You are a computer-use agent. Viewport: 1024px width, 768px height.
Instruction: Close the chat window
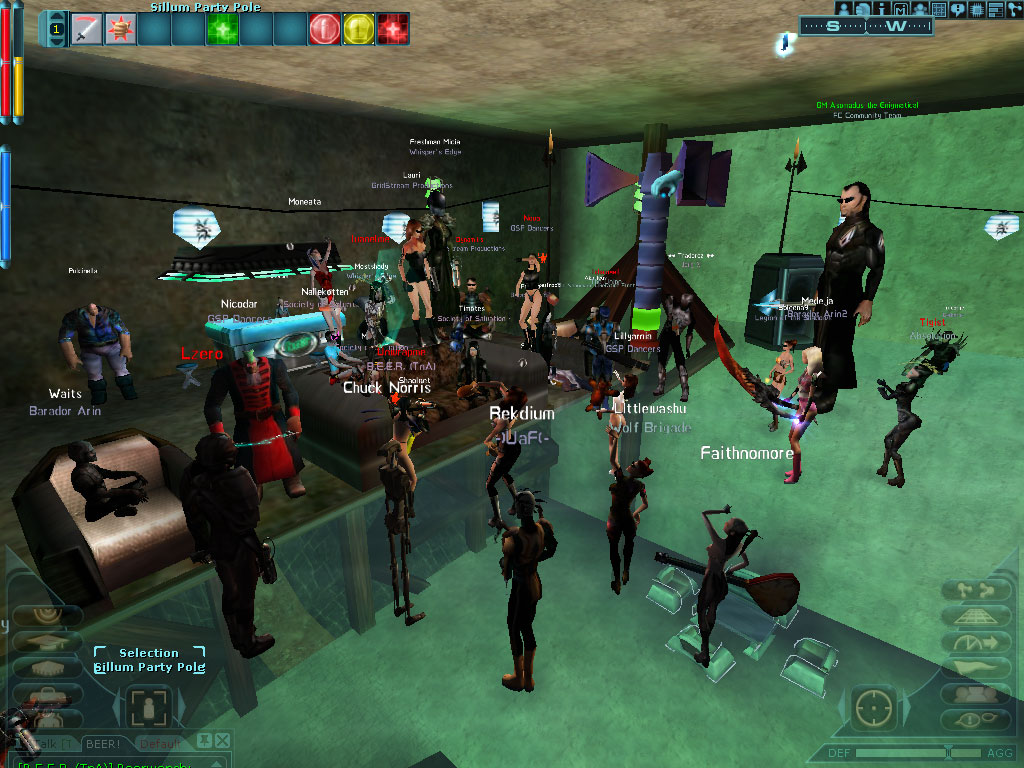point(222,741)
